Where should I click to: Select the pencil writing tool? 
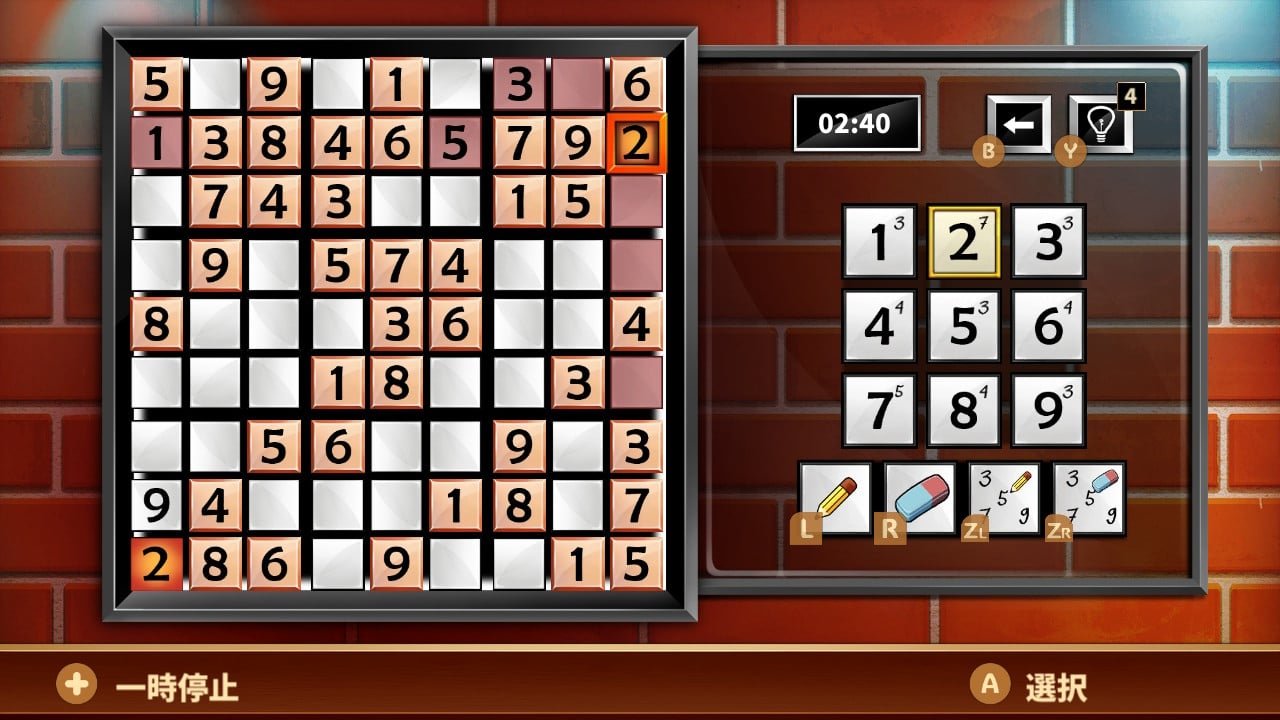(838, 498)
